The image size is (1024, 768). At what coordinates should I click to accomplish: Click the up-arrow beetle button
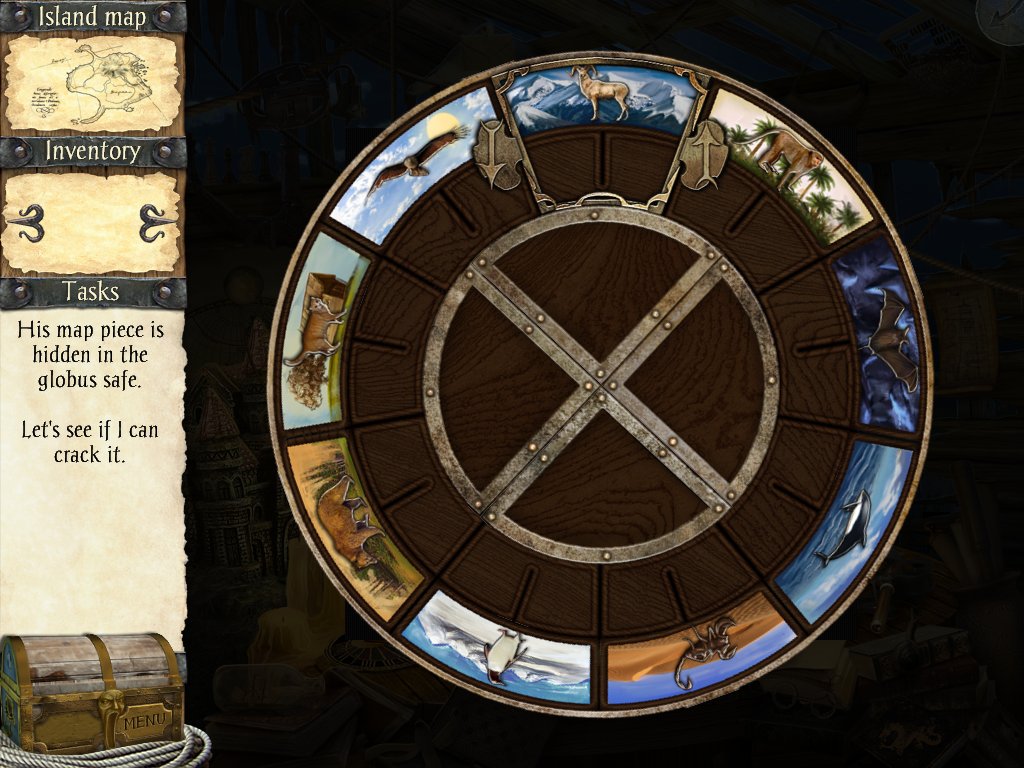[x=701, y=153]
